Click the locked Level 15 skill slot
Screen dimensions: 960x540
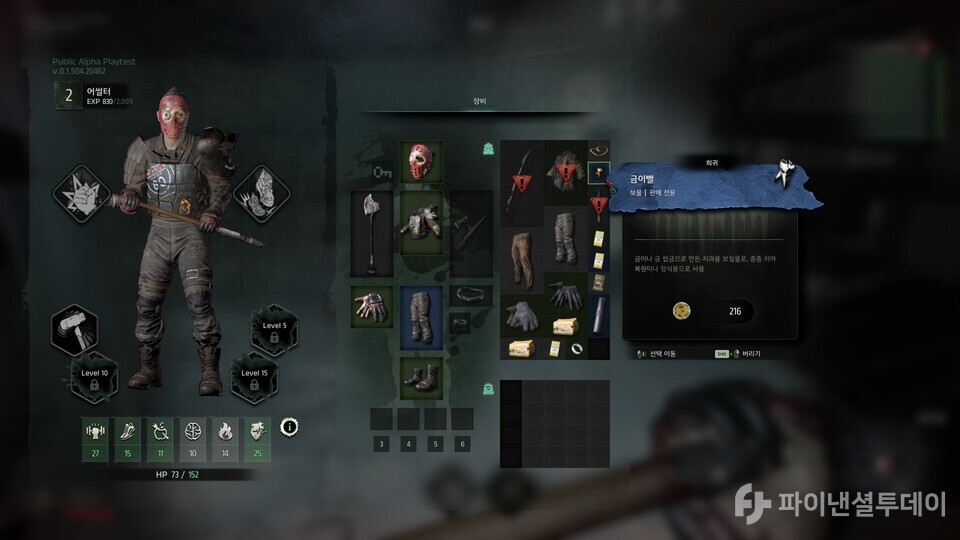[254, 378]
